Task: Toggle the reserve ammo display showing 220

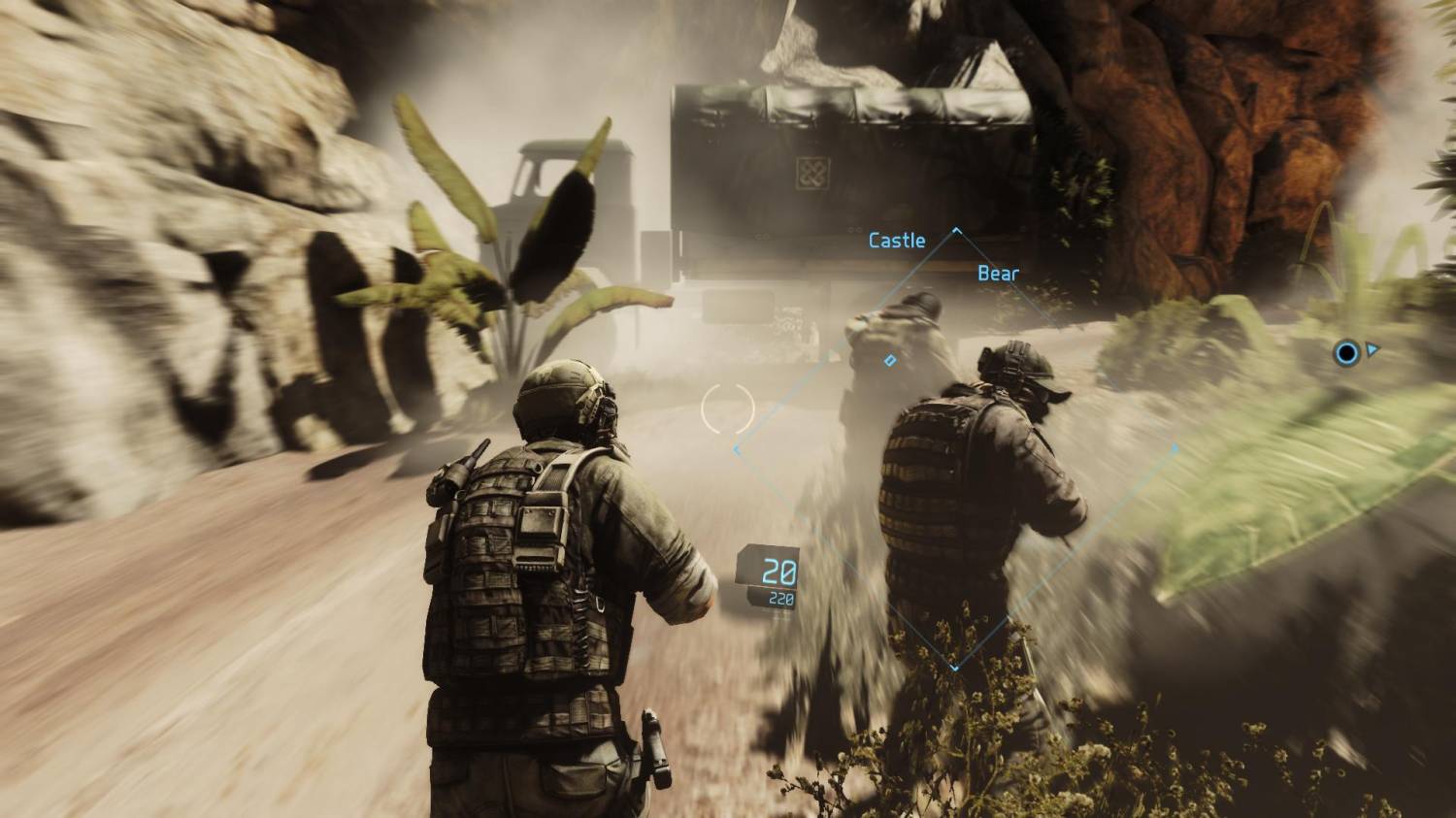Action: click(x=779, y=600)
